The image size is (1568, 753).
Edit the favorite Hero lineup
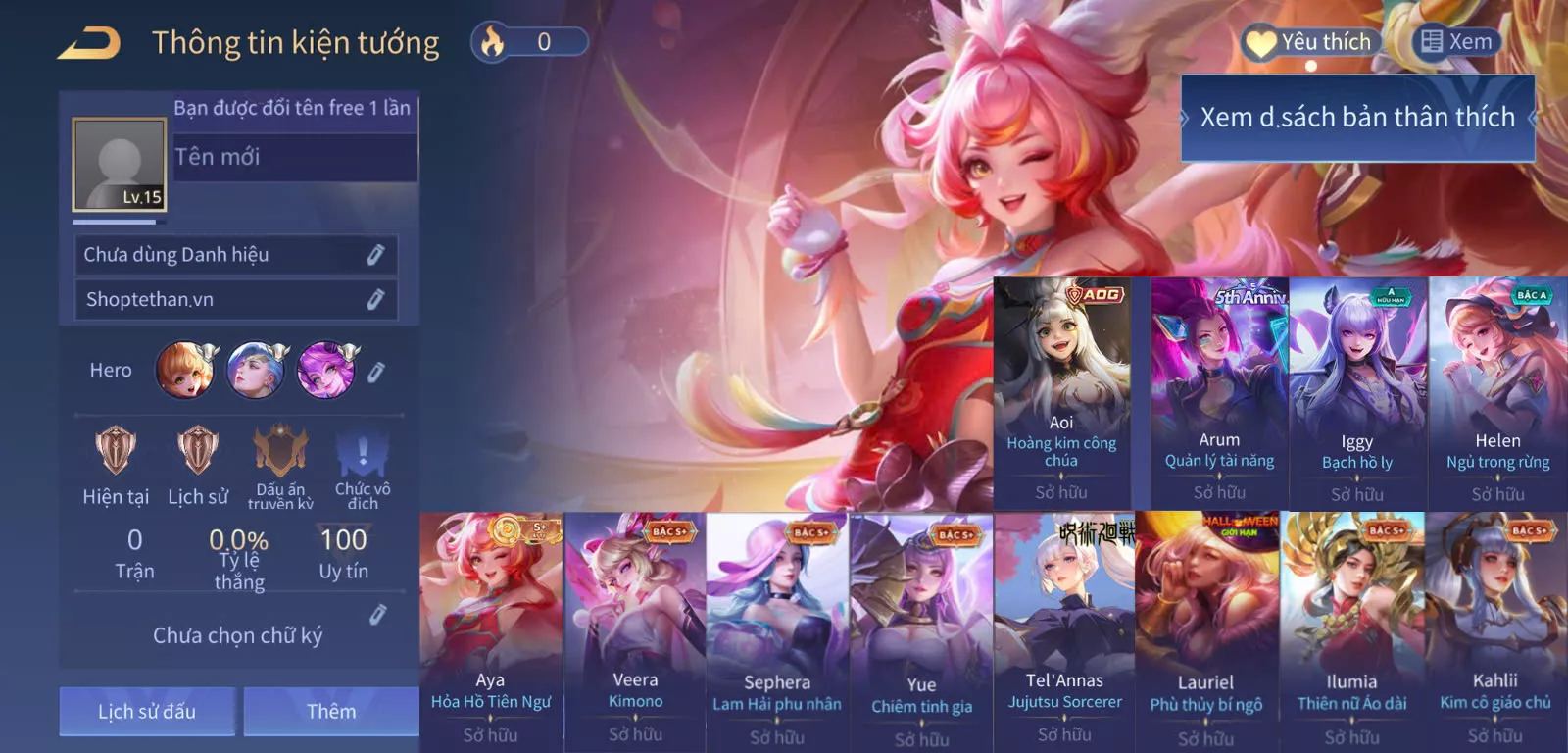375,372
